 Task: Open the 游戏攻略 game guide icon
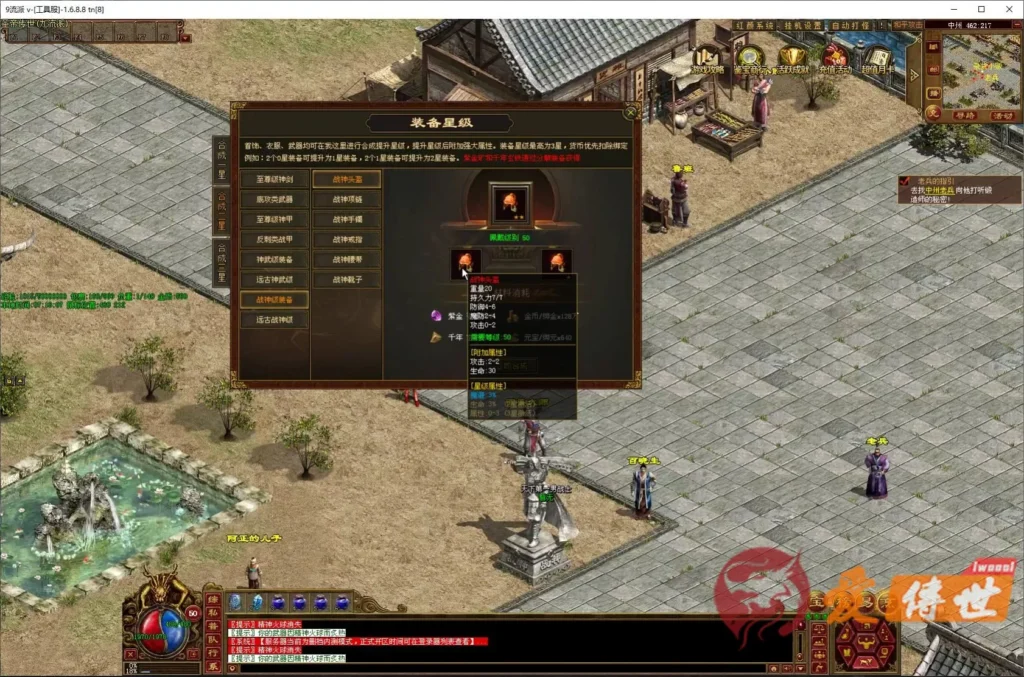pyautogui.click(x=709, y=60)
